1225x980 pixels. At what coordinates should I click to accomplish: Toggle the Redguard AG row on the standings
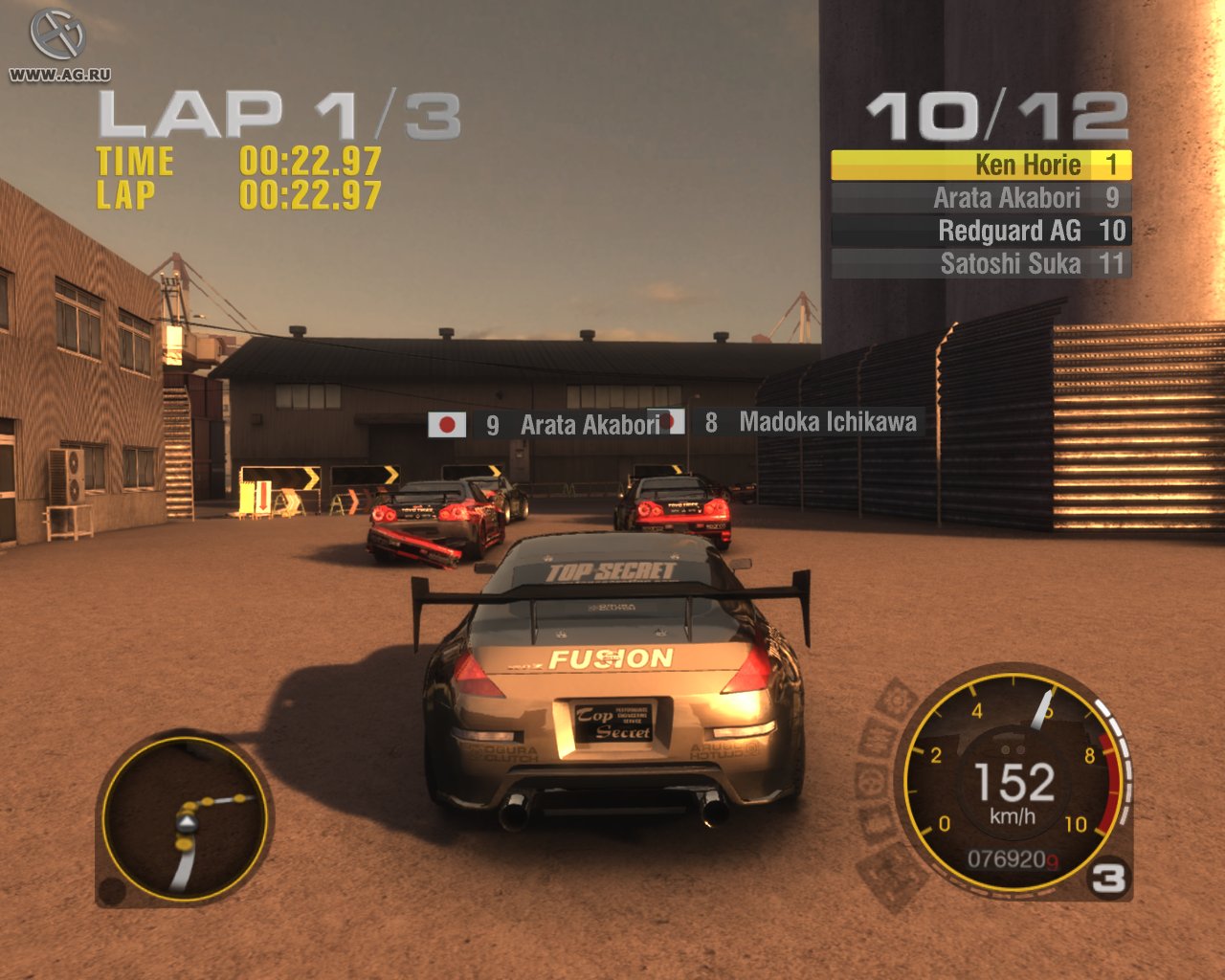click(x=981, y=231)
